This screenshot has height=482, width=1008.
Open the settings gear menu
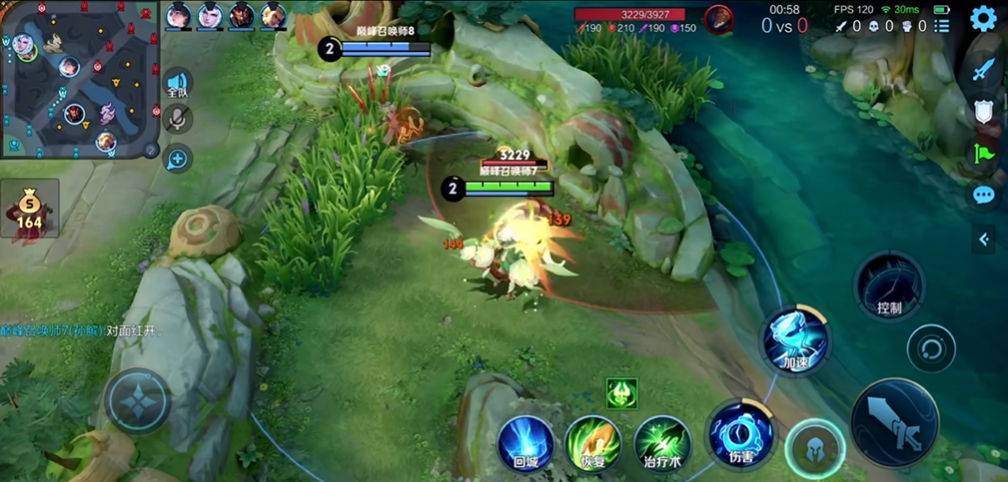coord(984,19)
